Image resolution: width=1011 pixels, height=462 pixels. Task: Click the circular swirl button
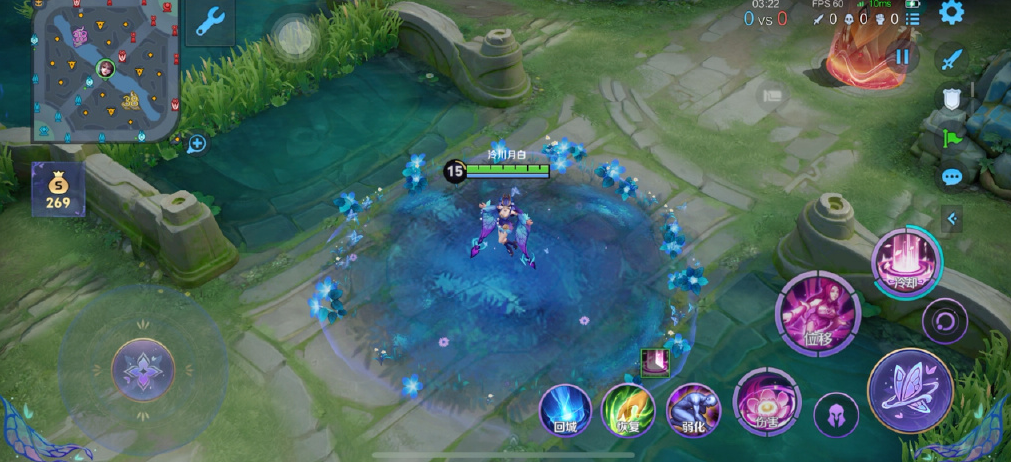944,321
